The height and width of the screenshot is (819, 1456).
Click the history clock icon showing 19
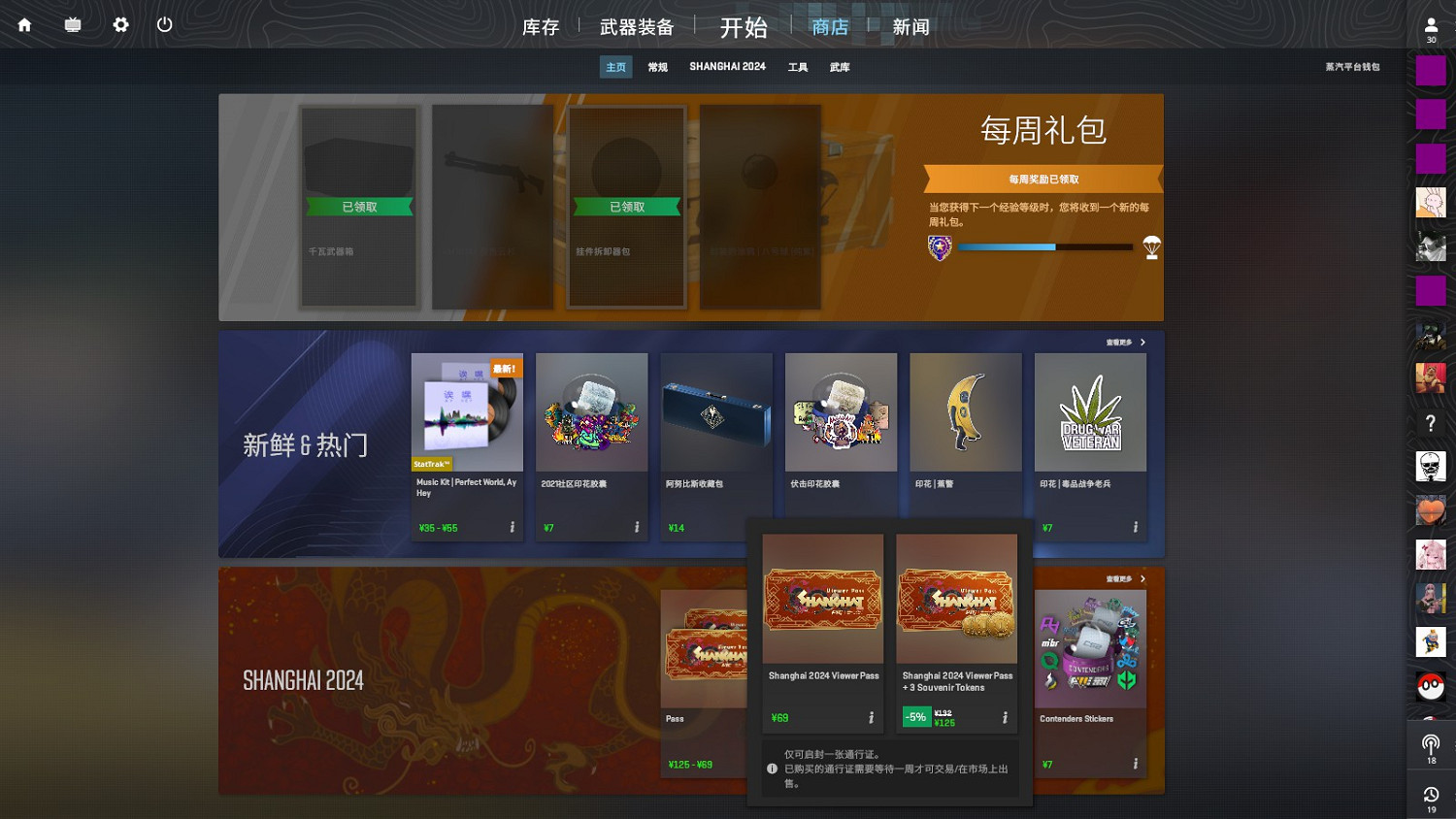click(1431, 796)
